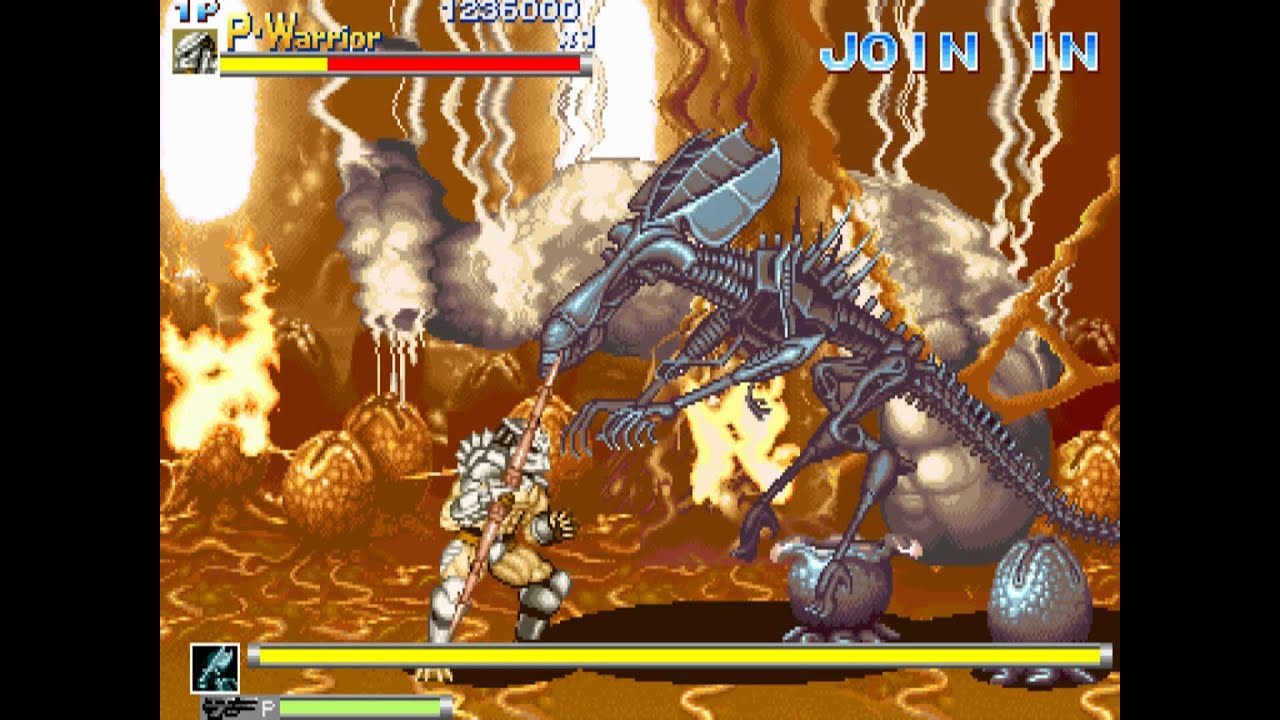
Task: Click the charge weapon gun icon
Action: coord(229,706)
